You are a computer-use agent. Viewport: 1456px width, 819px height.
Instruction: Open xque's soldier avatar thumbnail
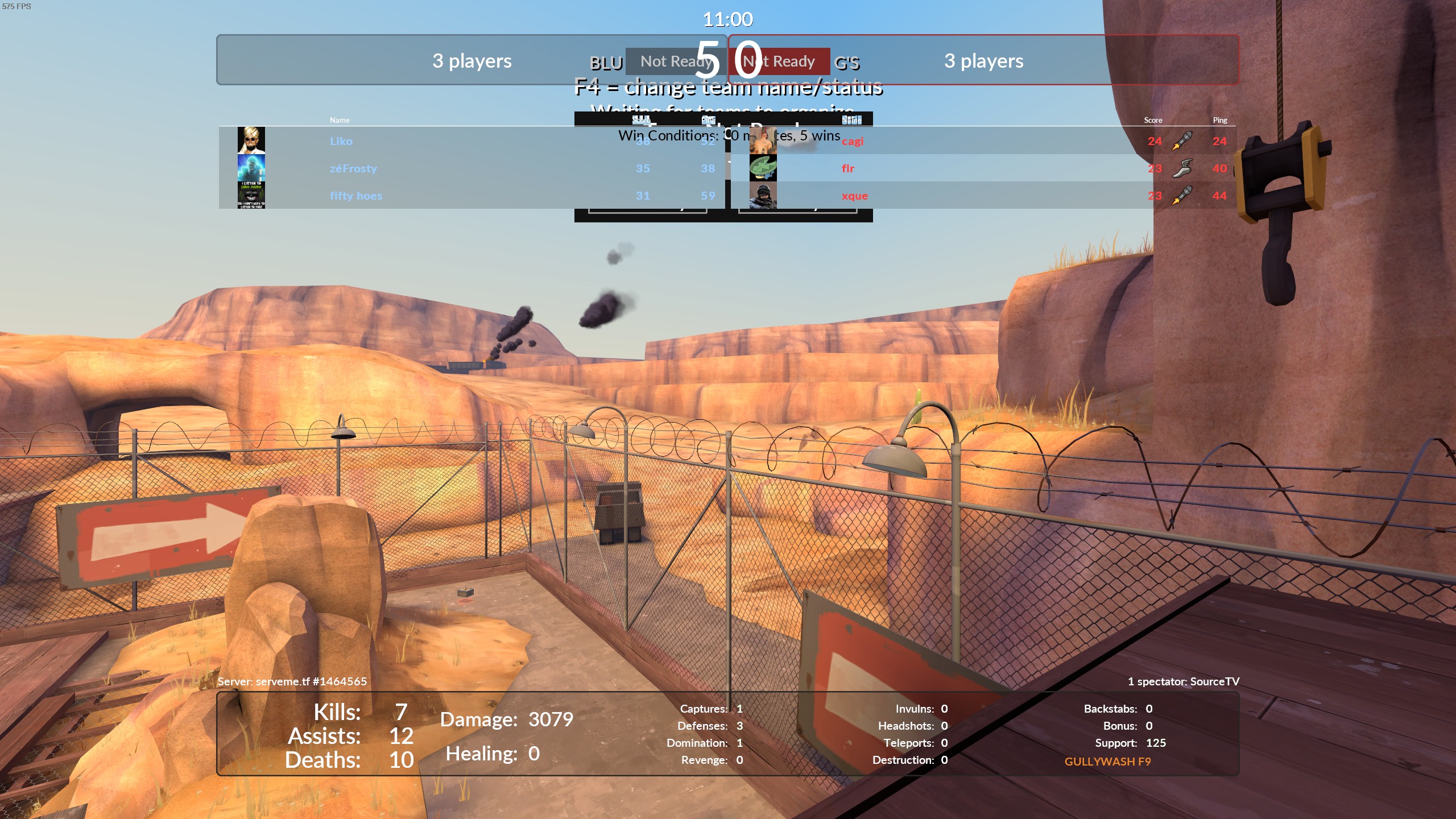tap(763, 195)
